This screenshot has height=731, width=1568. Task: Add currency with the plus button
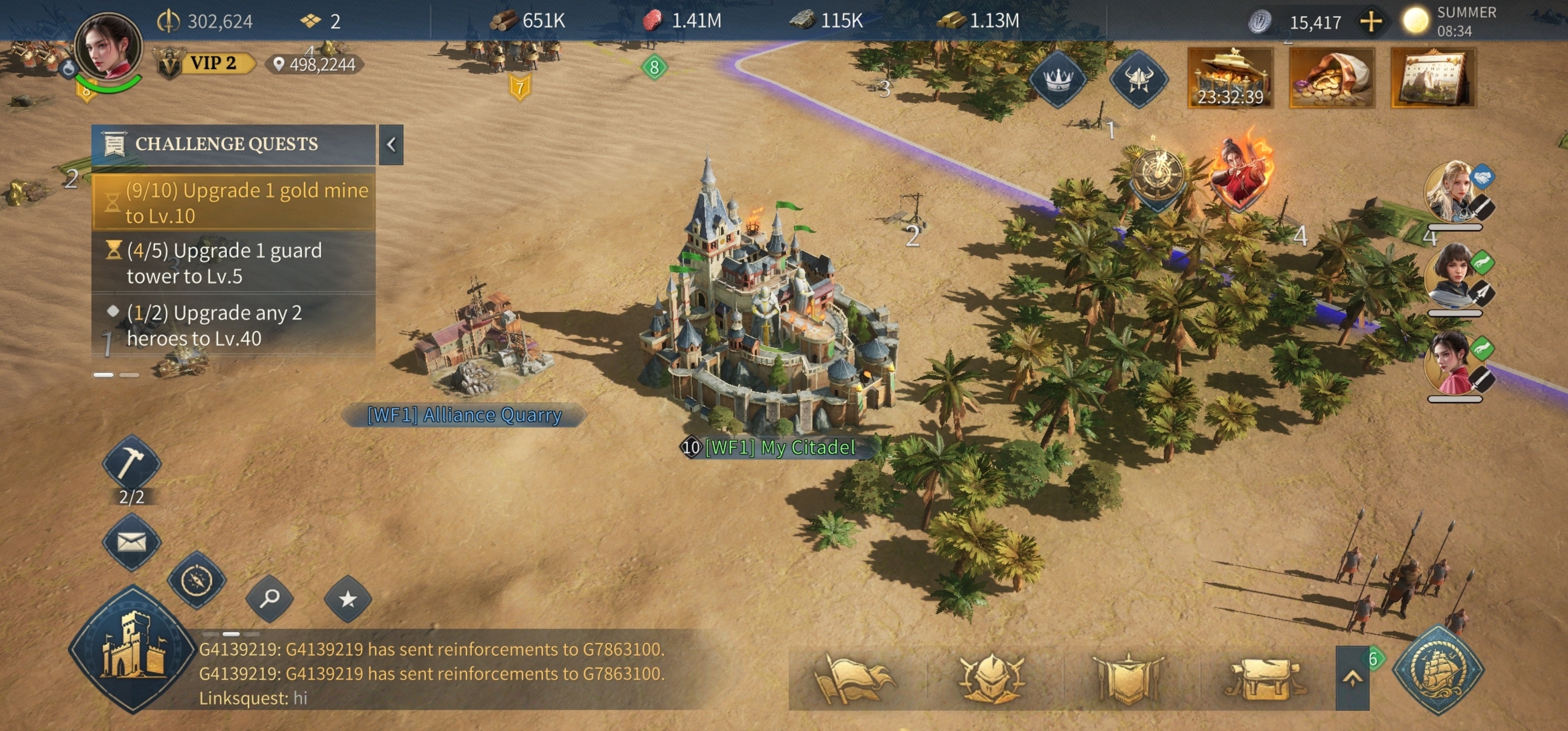coord(1371,22)
